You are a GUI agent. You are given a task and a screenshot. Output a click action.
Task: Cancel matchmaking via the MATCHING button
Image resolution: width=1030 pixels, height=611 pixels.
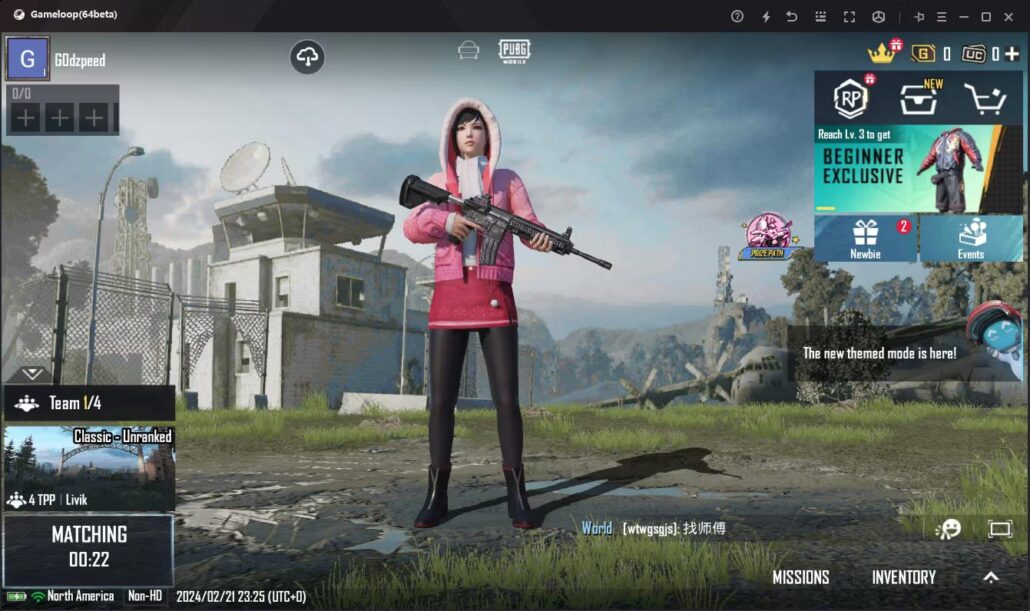[x=89, y=548]
